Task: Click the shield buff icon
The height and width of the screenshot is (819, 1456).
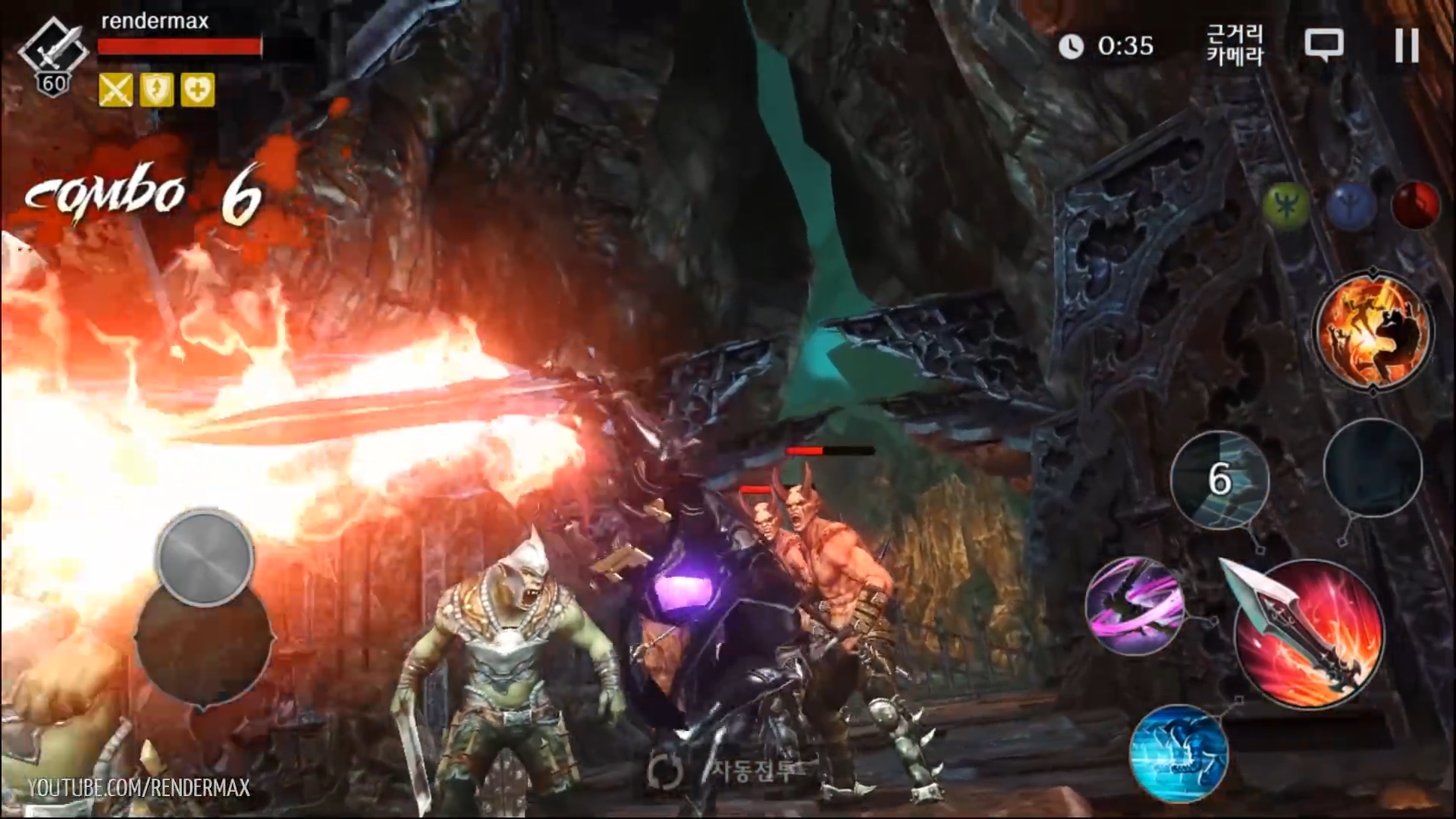Action: click(x=156, y=90)
